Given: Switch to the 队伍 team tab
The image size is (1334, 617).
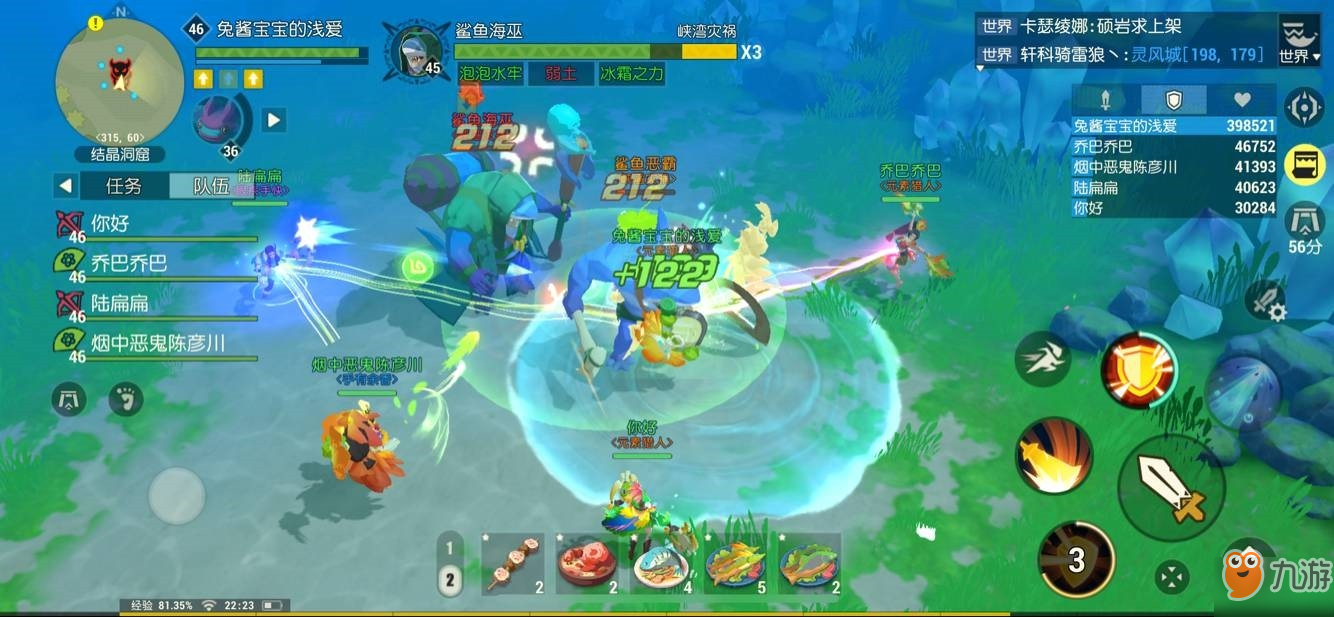Looking at the screenshot, I should pos(210,185).
